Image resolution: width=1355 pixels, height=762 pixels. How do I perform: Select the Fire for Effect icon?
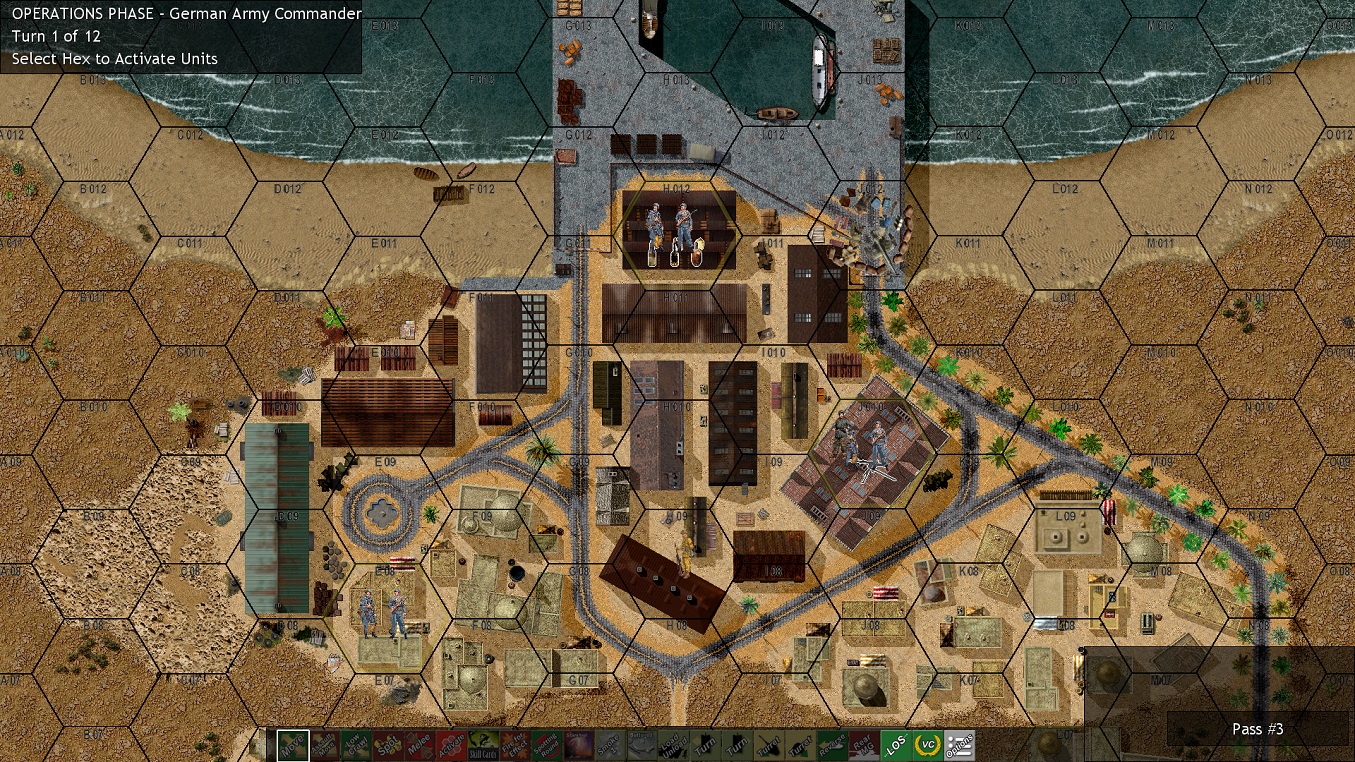[x=515, y=745]
